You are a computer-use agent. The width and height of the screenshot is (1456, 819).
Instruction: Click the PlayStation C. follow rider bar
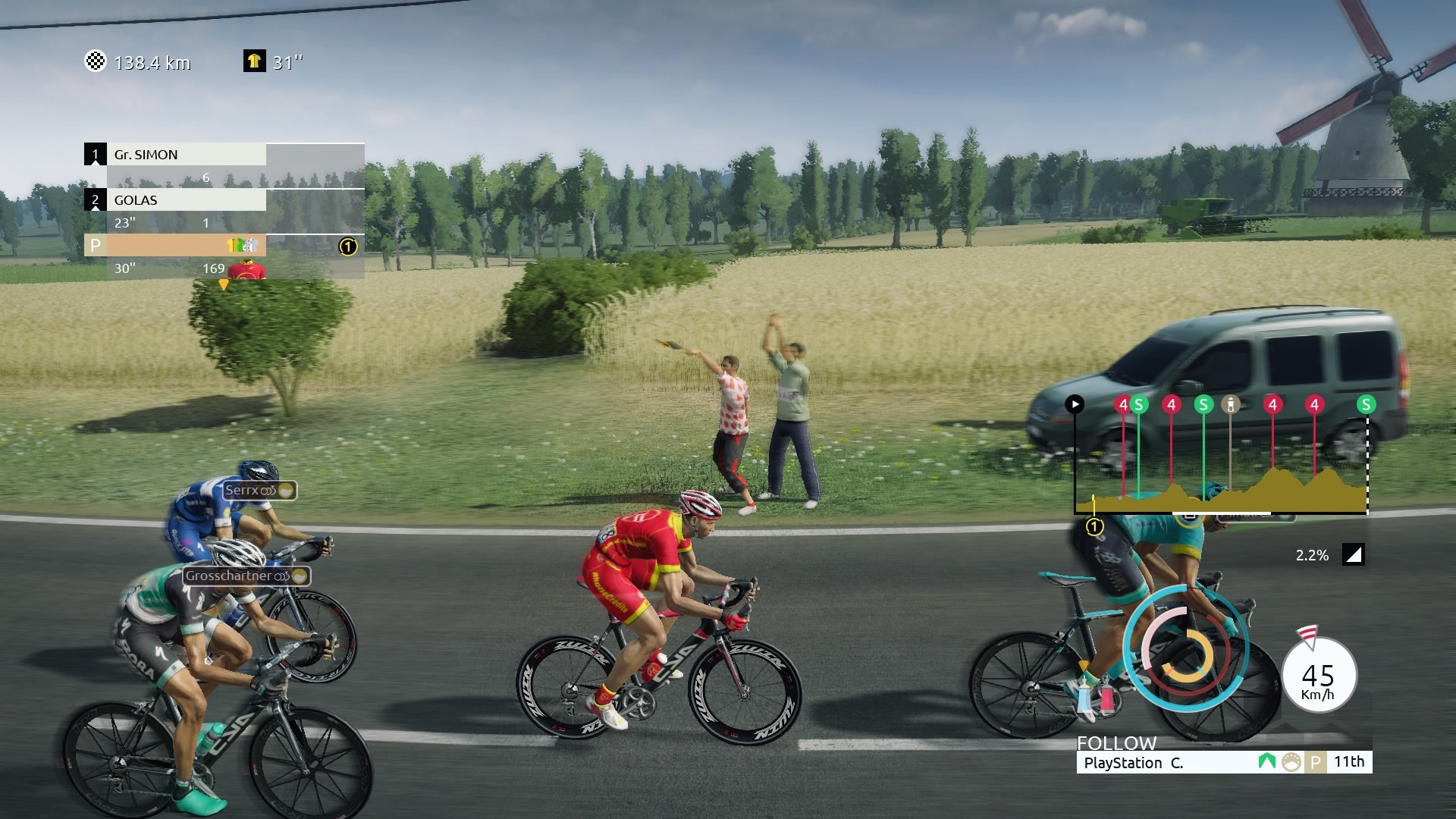(x=1223, y=762)
